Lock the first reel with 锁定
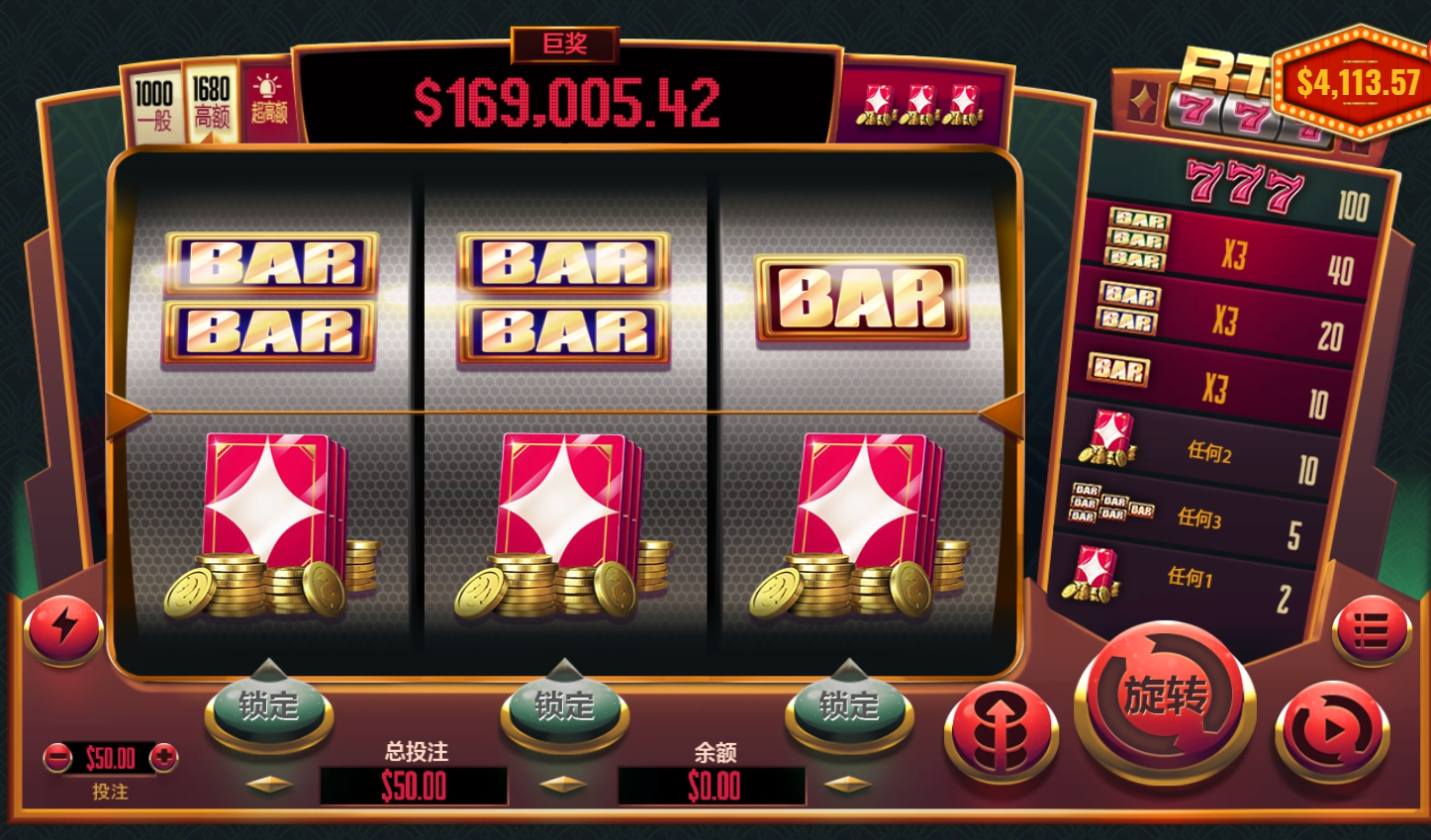Screen dimensions: 1431x840 268,705
